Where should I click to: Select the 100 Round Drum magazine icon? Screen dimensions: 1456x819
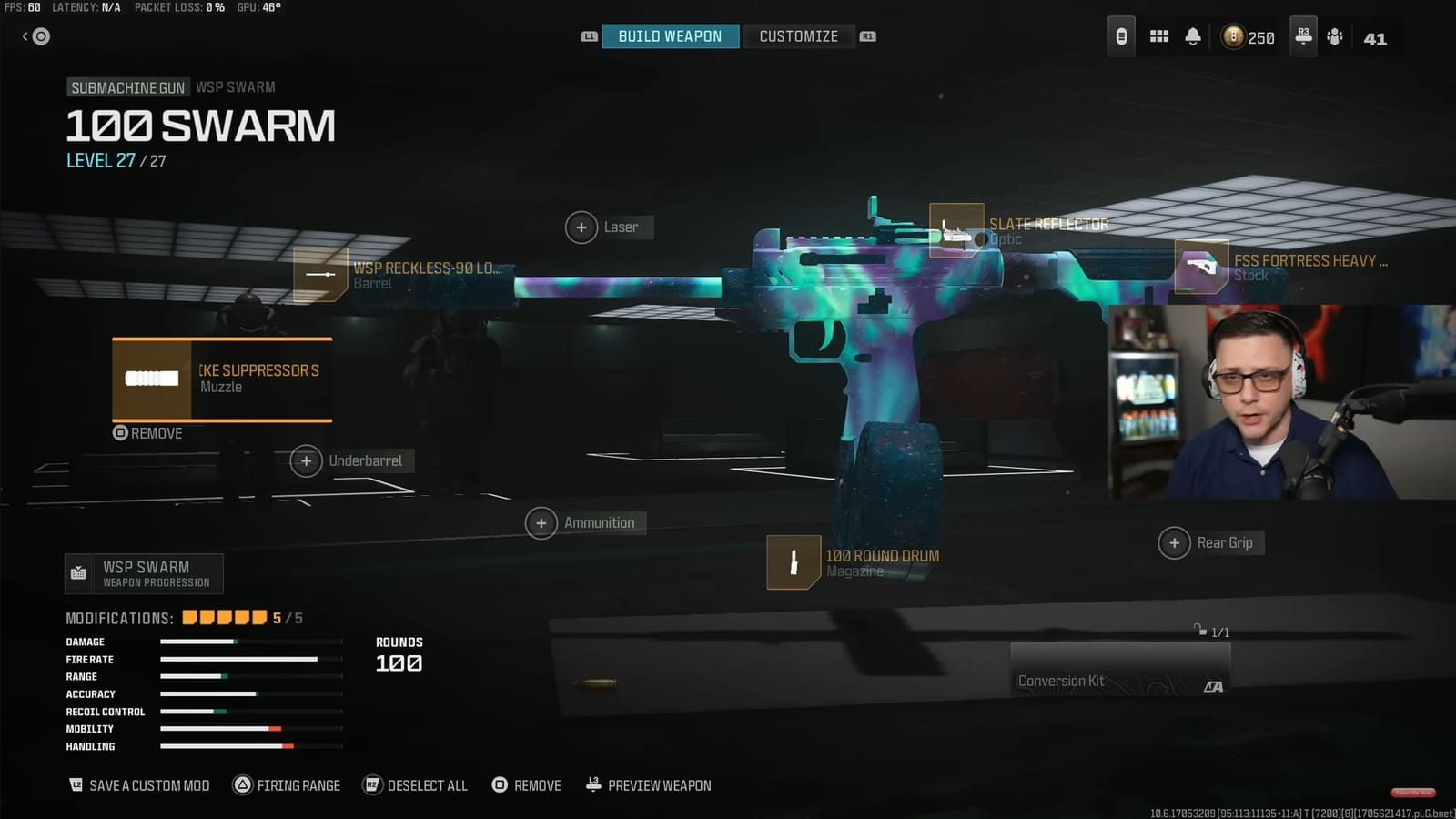tap(794, 561)
